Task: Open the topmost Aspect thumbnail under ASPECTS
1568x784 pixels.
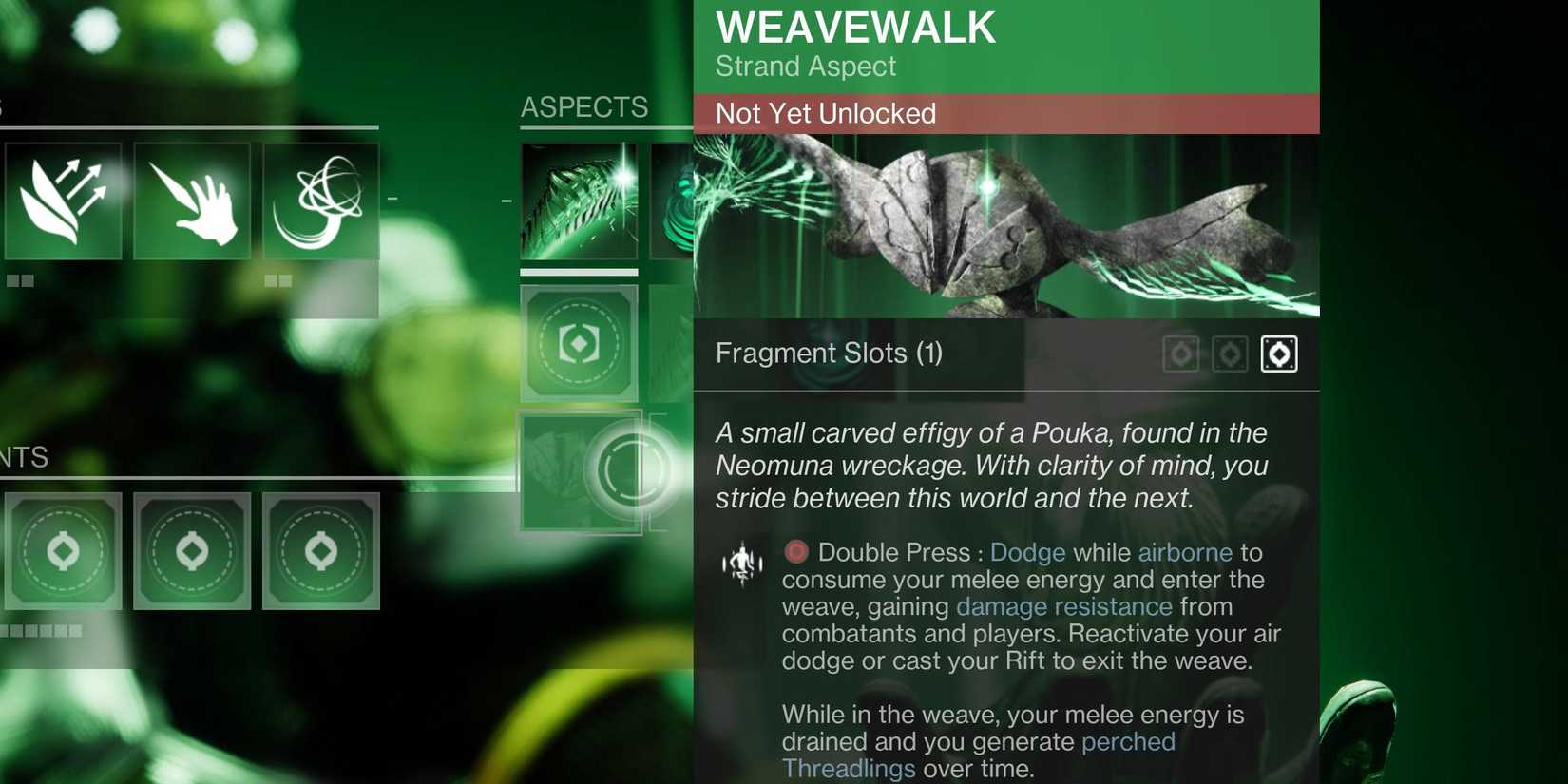Action: [x=578, y=201]
